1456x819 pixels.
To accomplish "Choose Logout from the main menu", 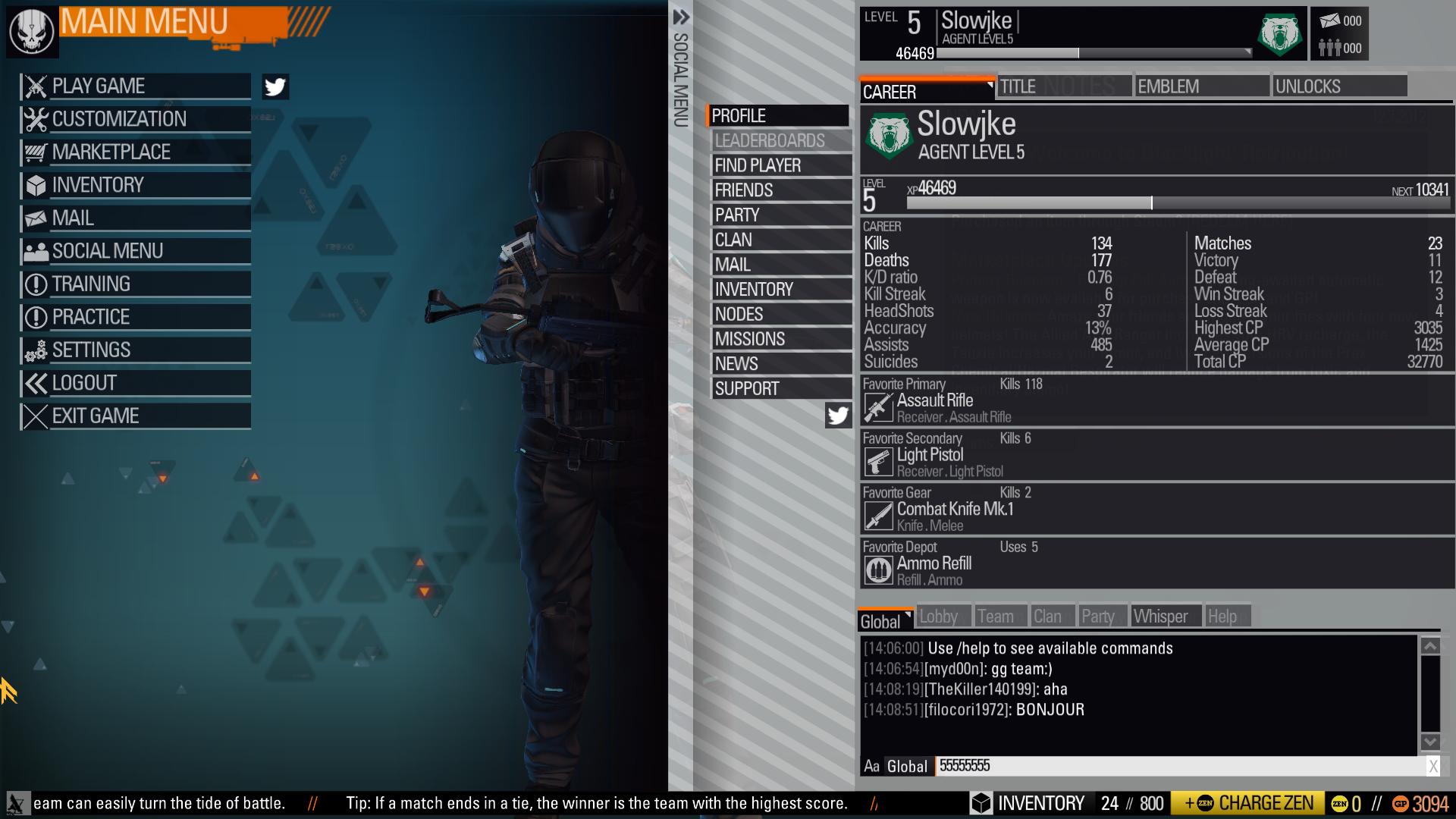I will click(135, 383).
